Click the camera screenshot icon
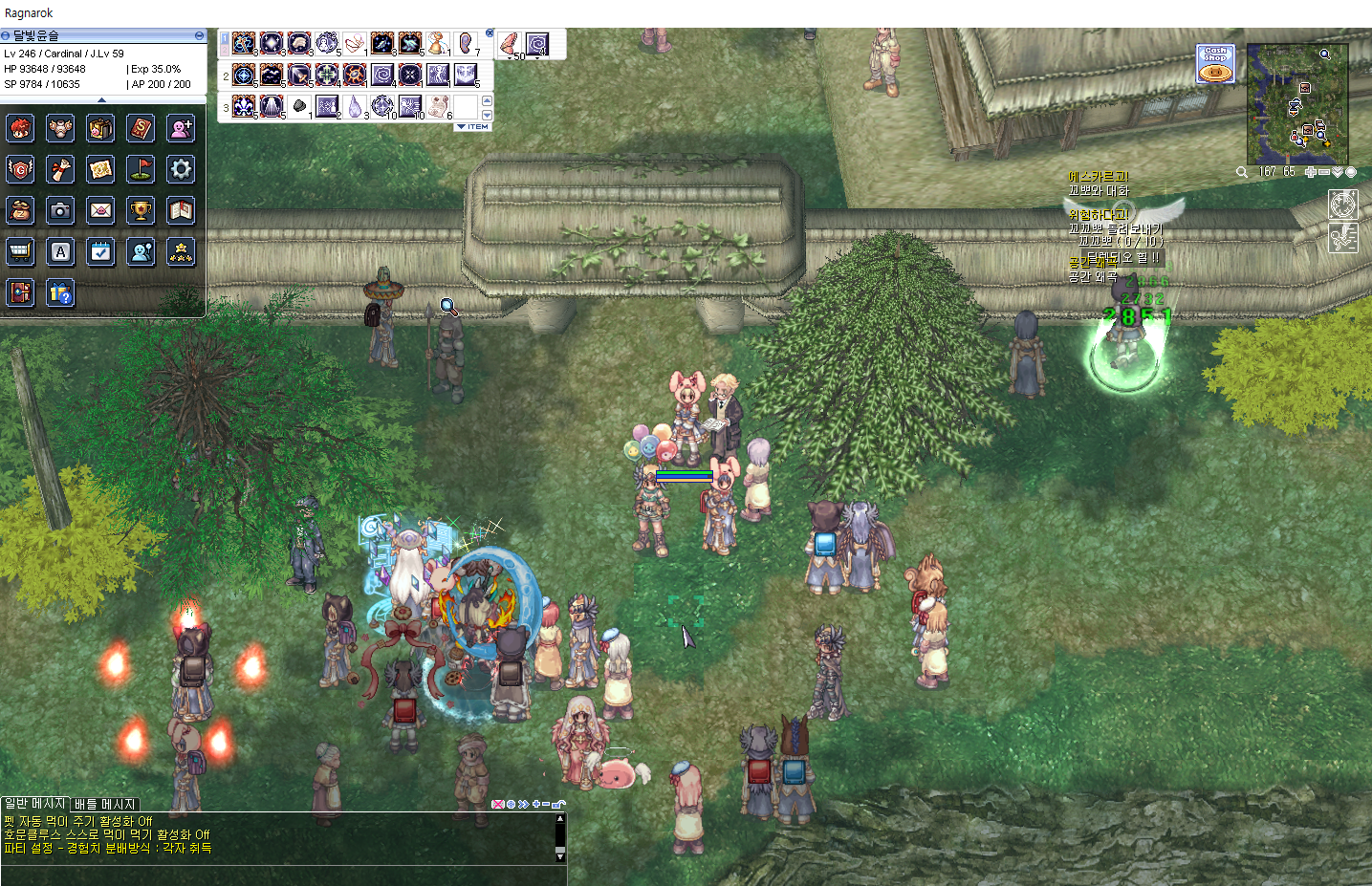The height and width of the screenshot is (886, 1372). (x=60, y=210)
